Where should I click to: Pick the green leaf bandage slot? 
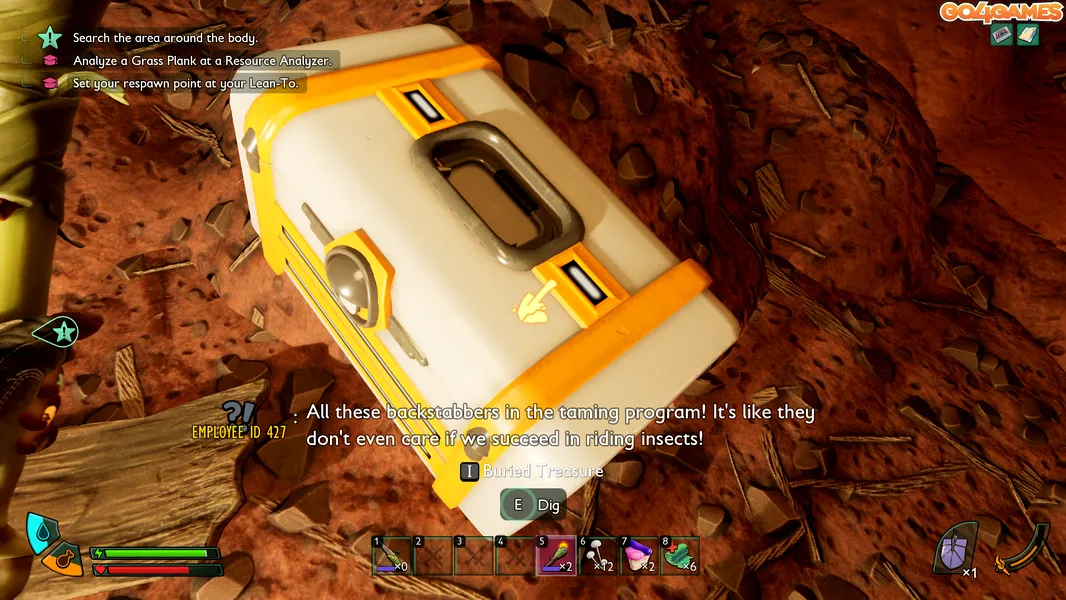(680, 556)
